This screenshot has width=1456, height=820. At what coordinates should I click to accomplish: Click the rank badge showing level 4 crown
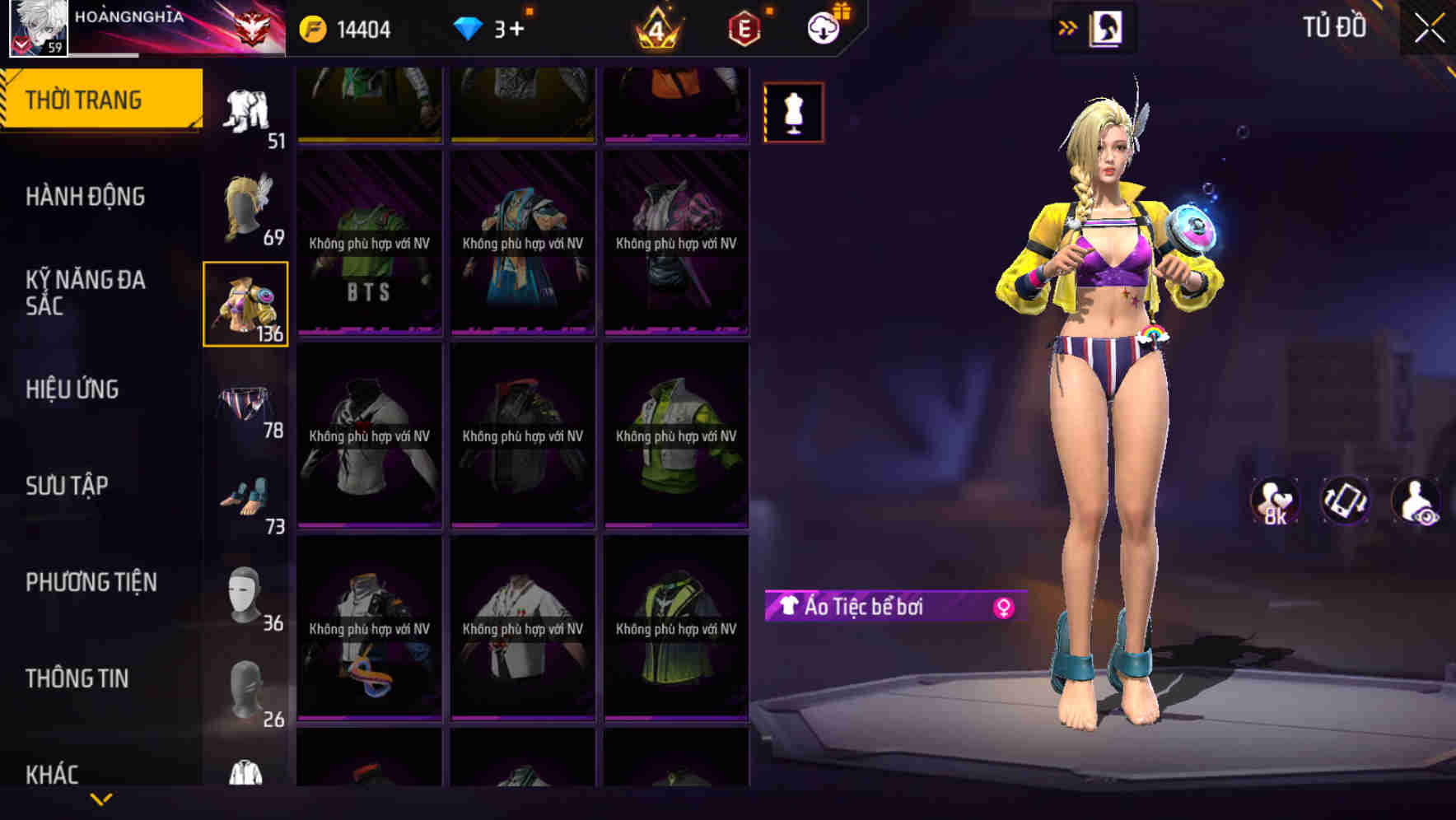point(656,27)
